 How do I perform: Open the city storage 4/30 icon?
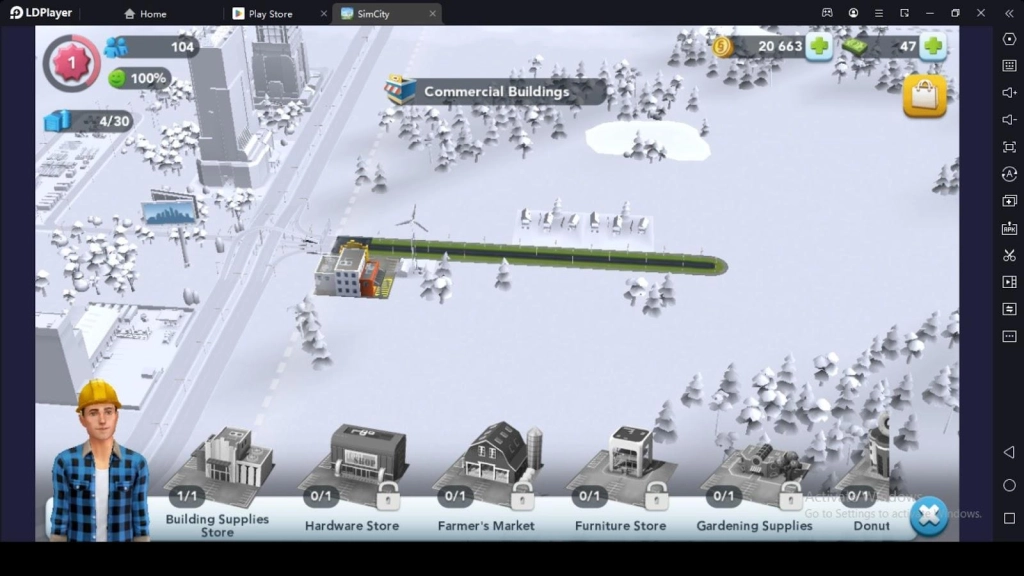(88, 121)
